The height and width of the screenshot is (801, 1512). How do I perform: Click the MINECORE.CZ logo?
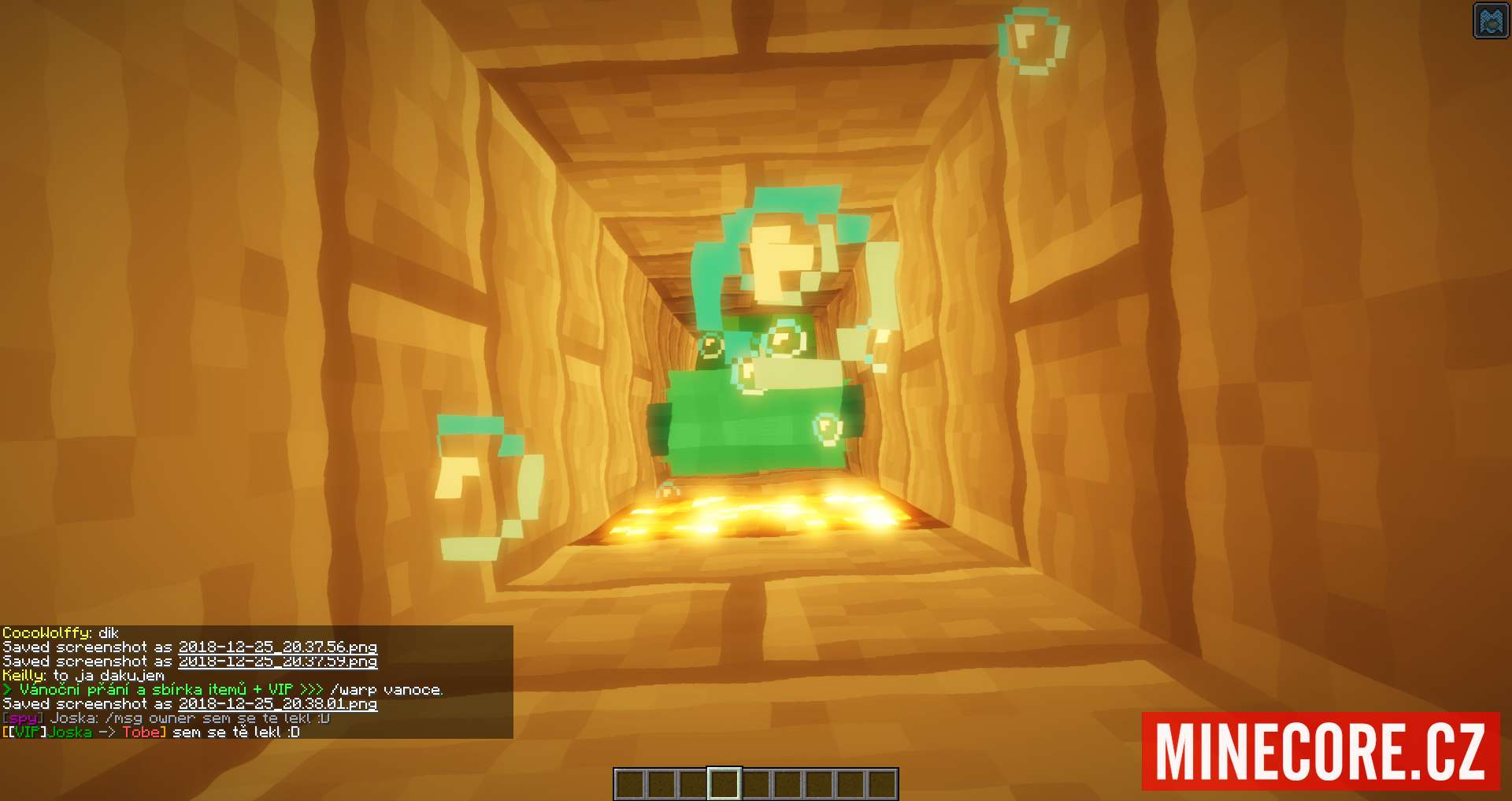pyautogui.click(x=1320, y=751)
